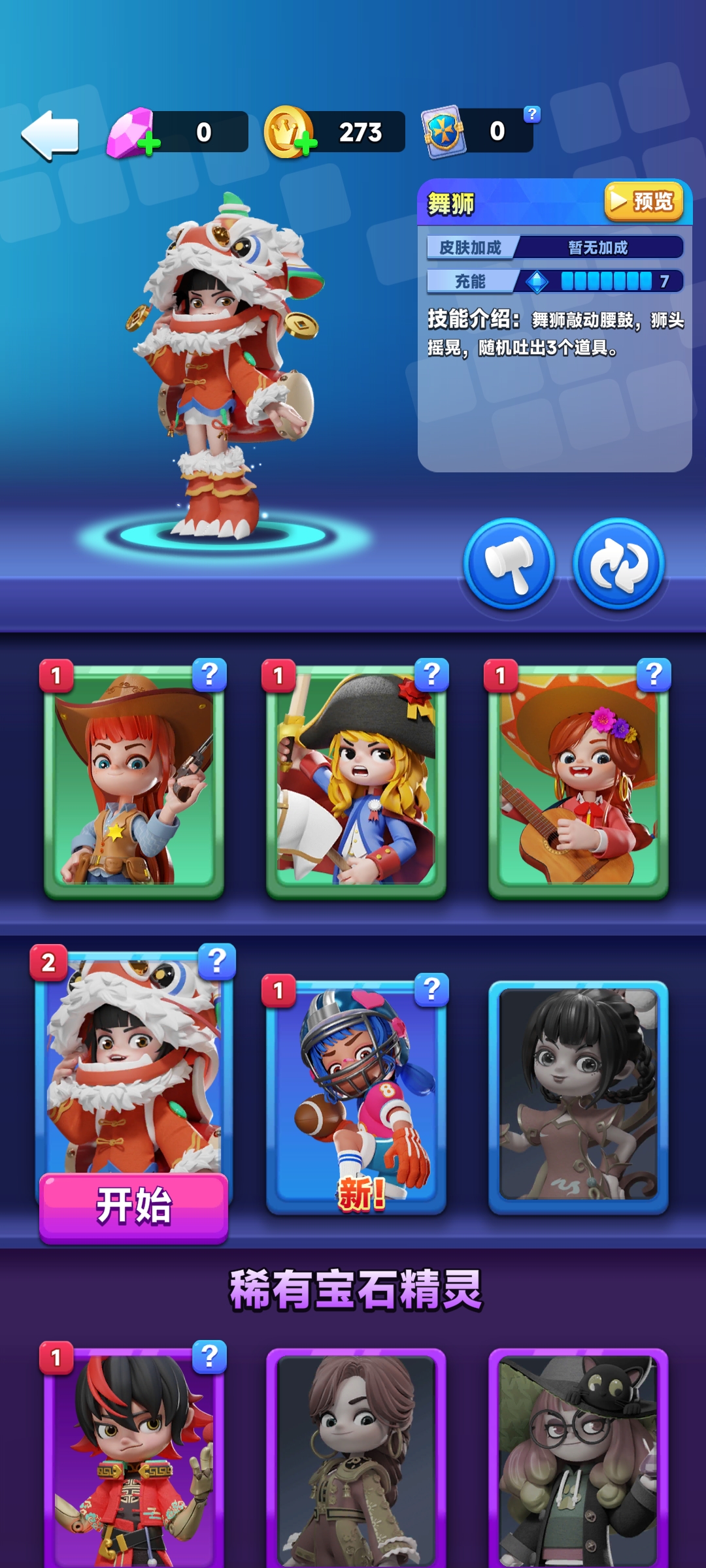This screenshot has width=706, height=1568.
Task: Choose the red-and-black haired warrior card
Action: click(134, 1457)
